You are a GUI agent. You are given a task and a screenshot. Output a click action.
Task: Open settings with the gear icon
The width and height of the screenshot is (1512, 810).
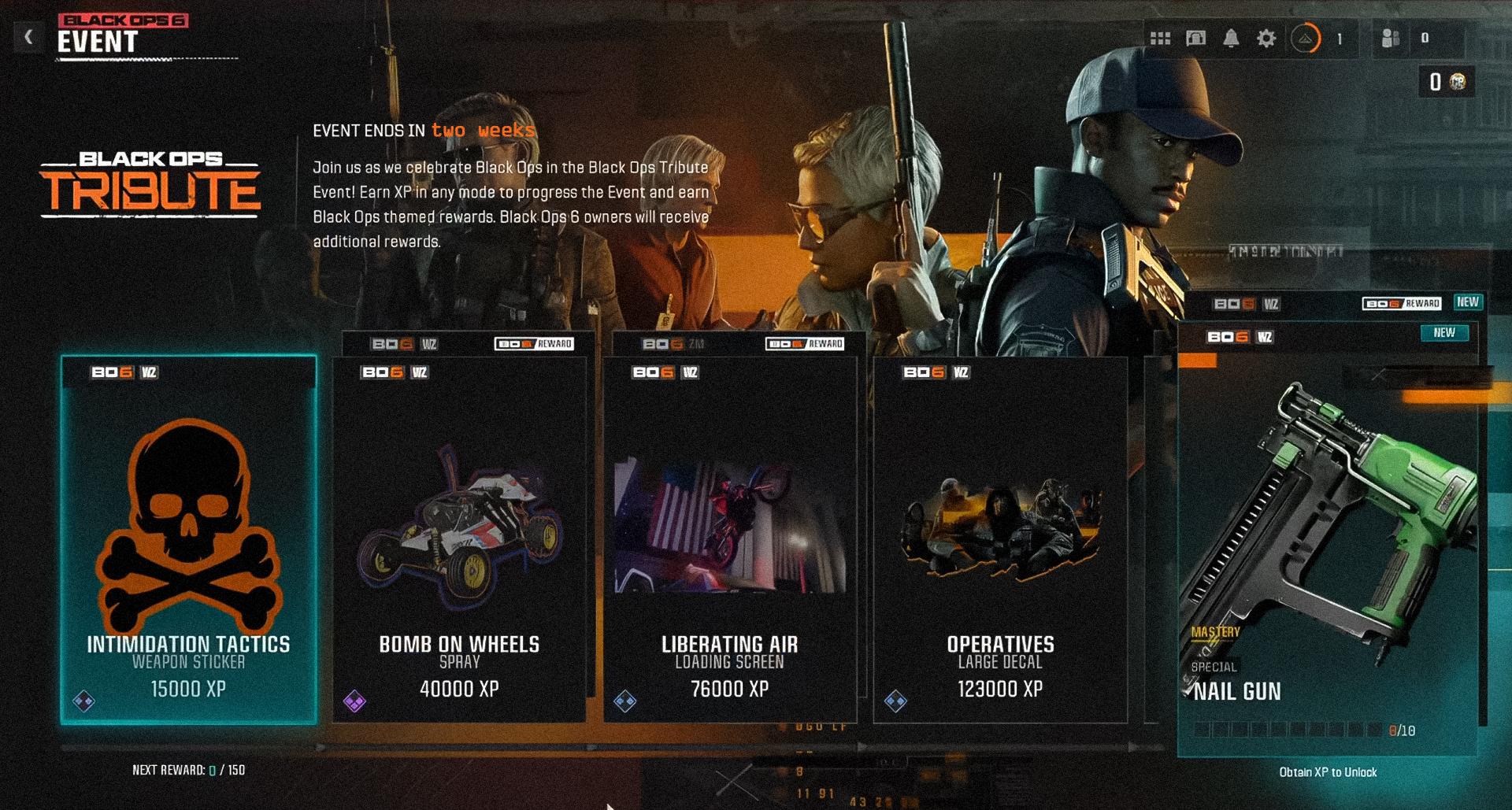[x=1266, y=39]
